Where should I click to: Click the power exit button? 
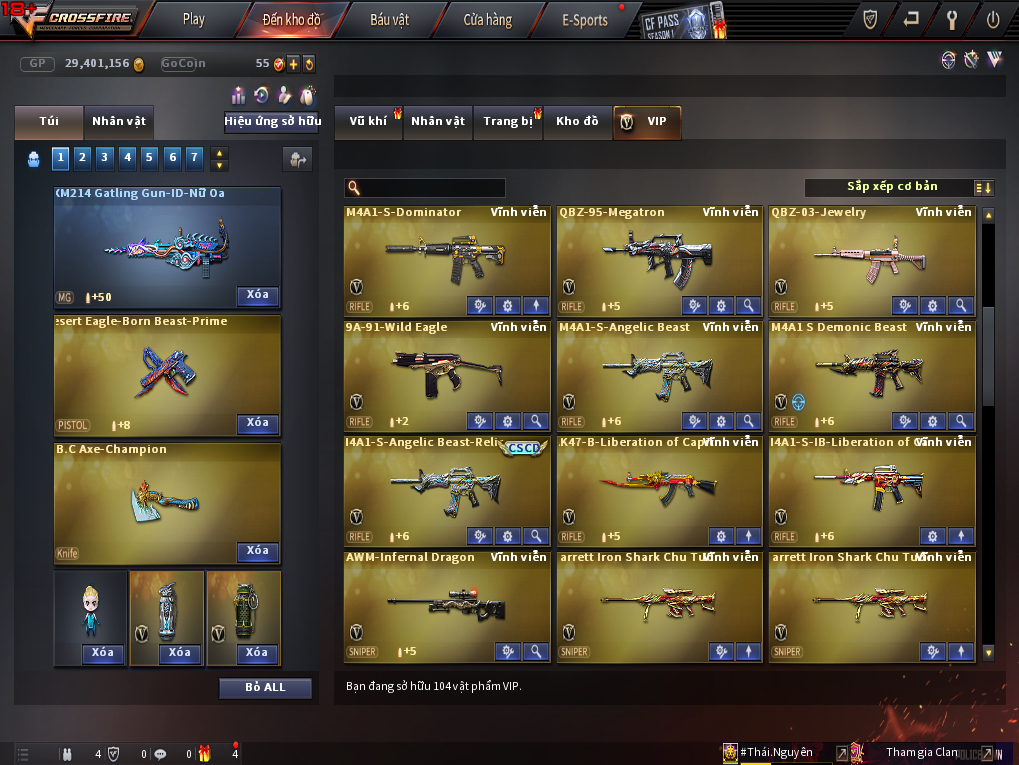pos(992,19)
